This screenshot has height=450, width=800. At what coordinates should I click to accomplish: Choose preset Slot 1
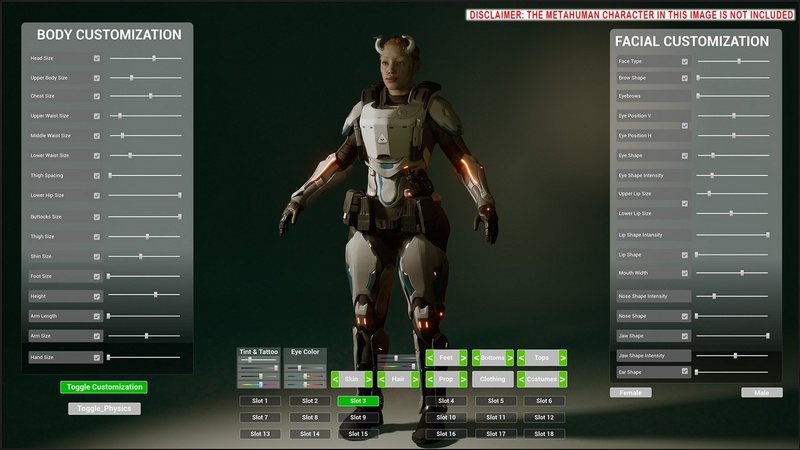click(x=260, y=401)
